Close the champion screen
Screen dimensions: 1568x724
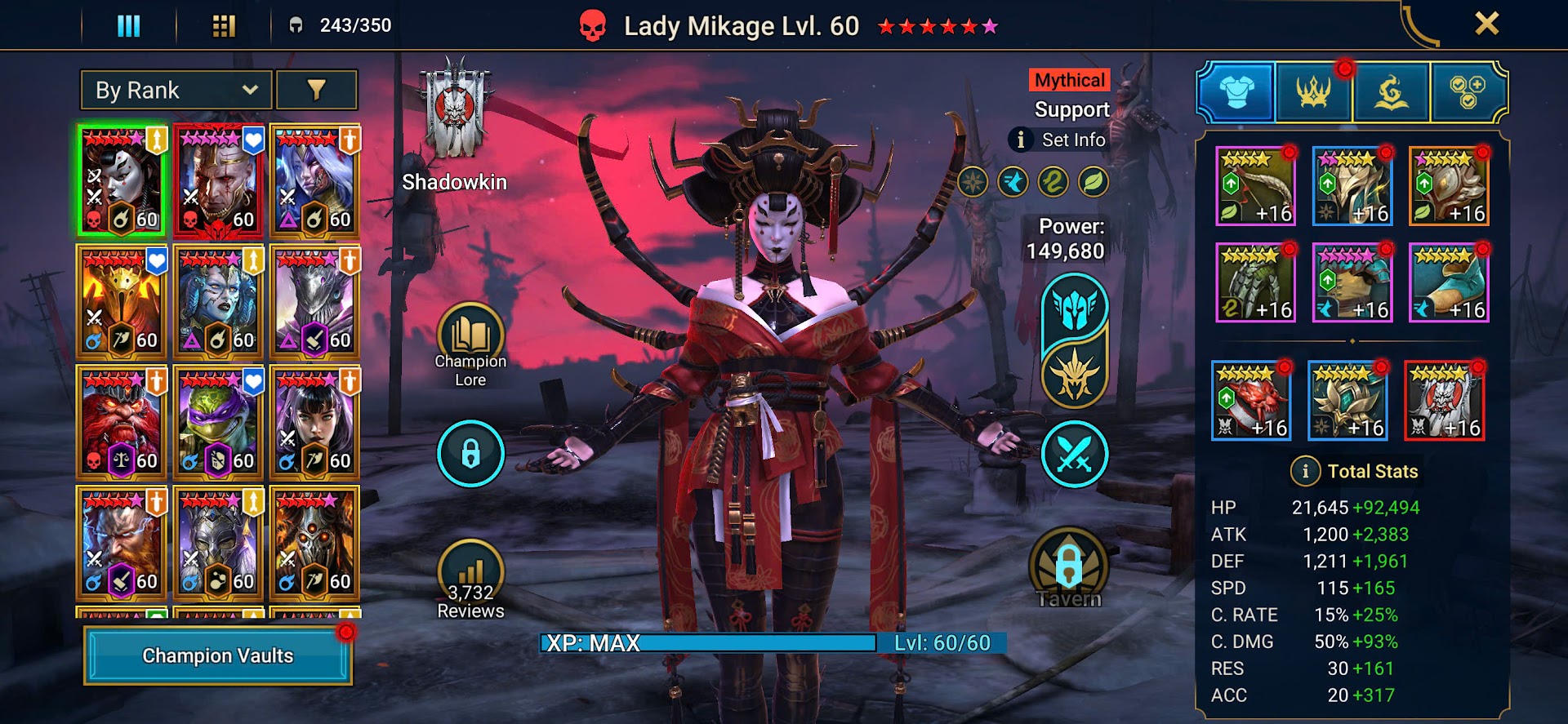pos(1486,24)
